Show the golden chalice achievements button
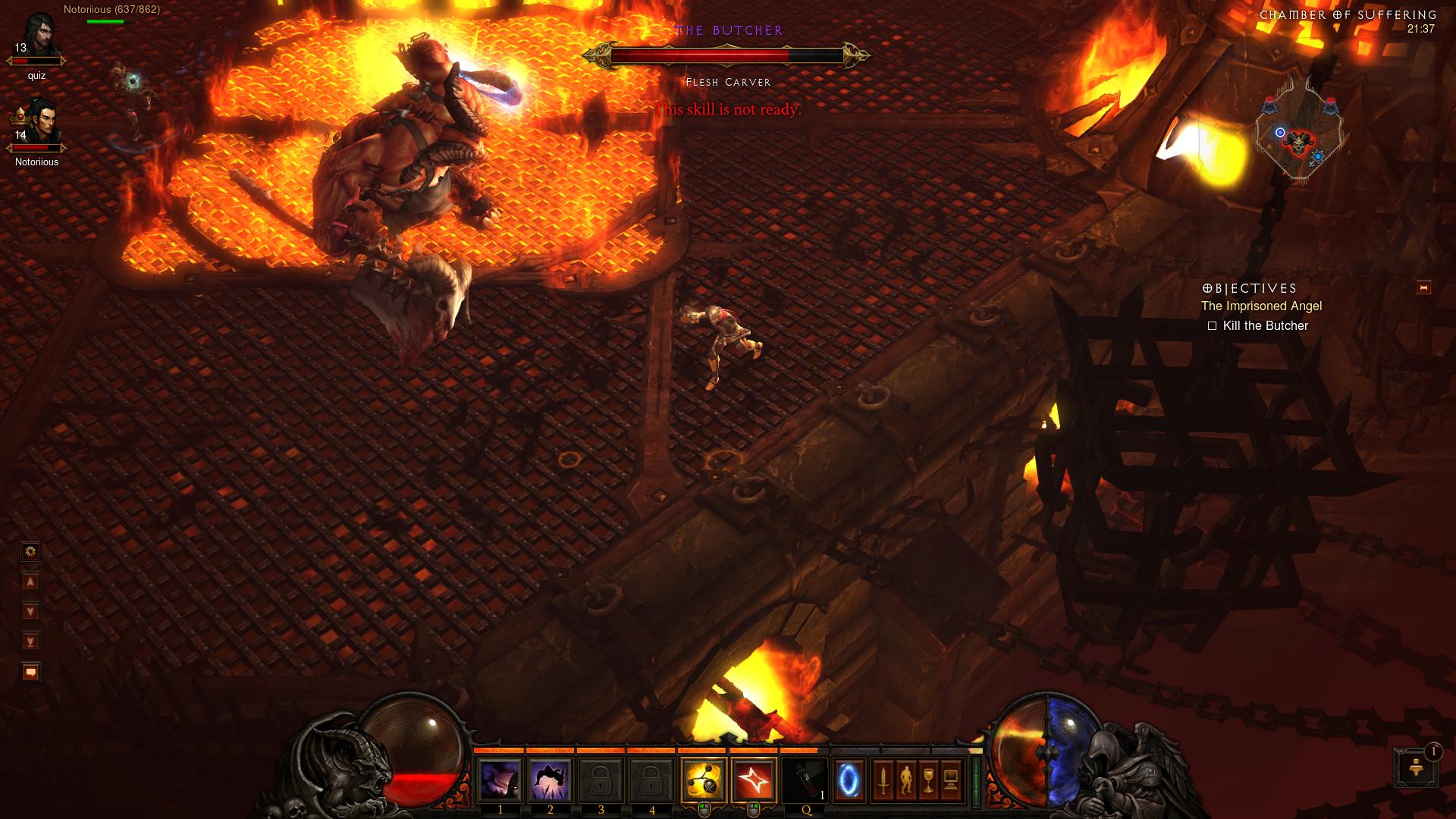 (928, 780)
